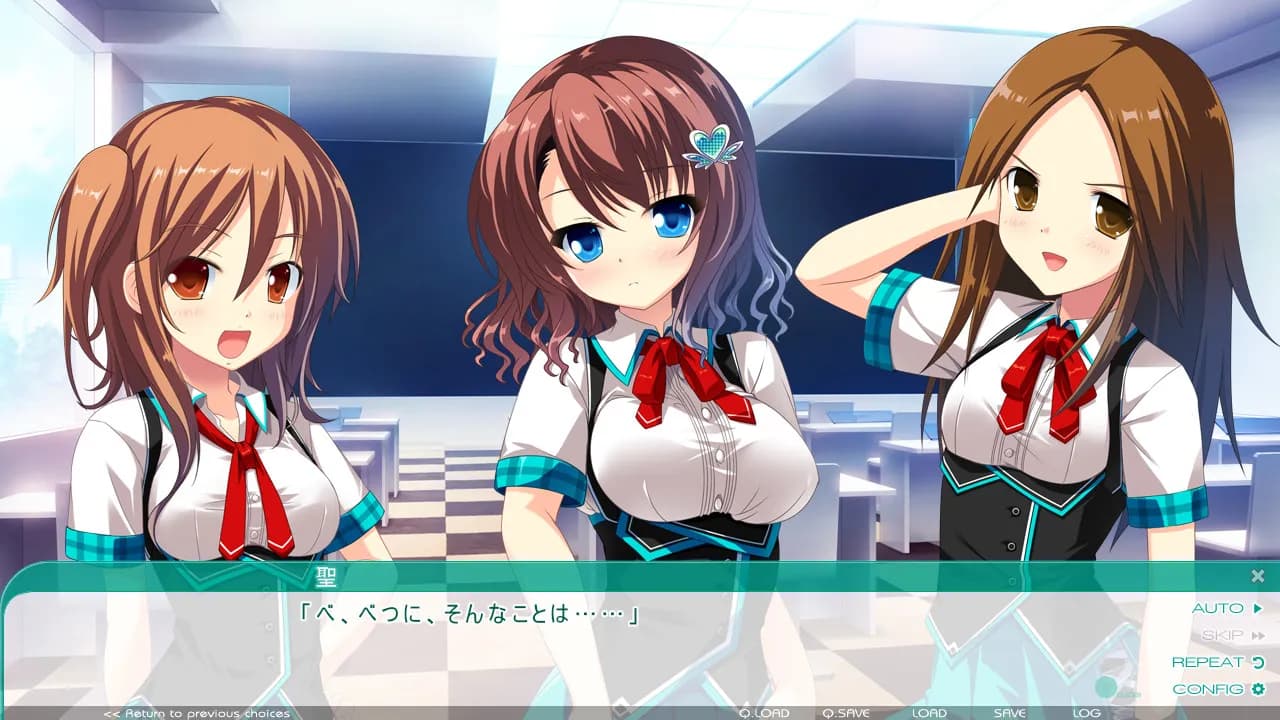The height and width of the screenshot is (720, 1280).
Task: Toggle automatic text advance mode
Action: click(x=1218, y=607)
